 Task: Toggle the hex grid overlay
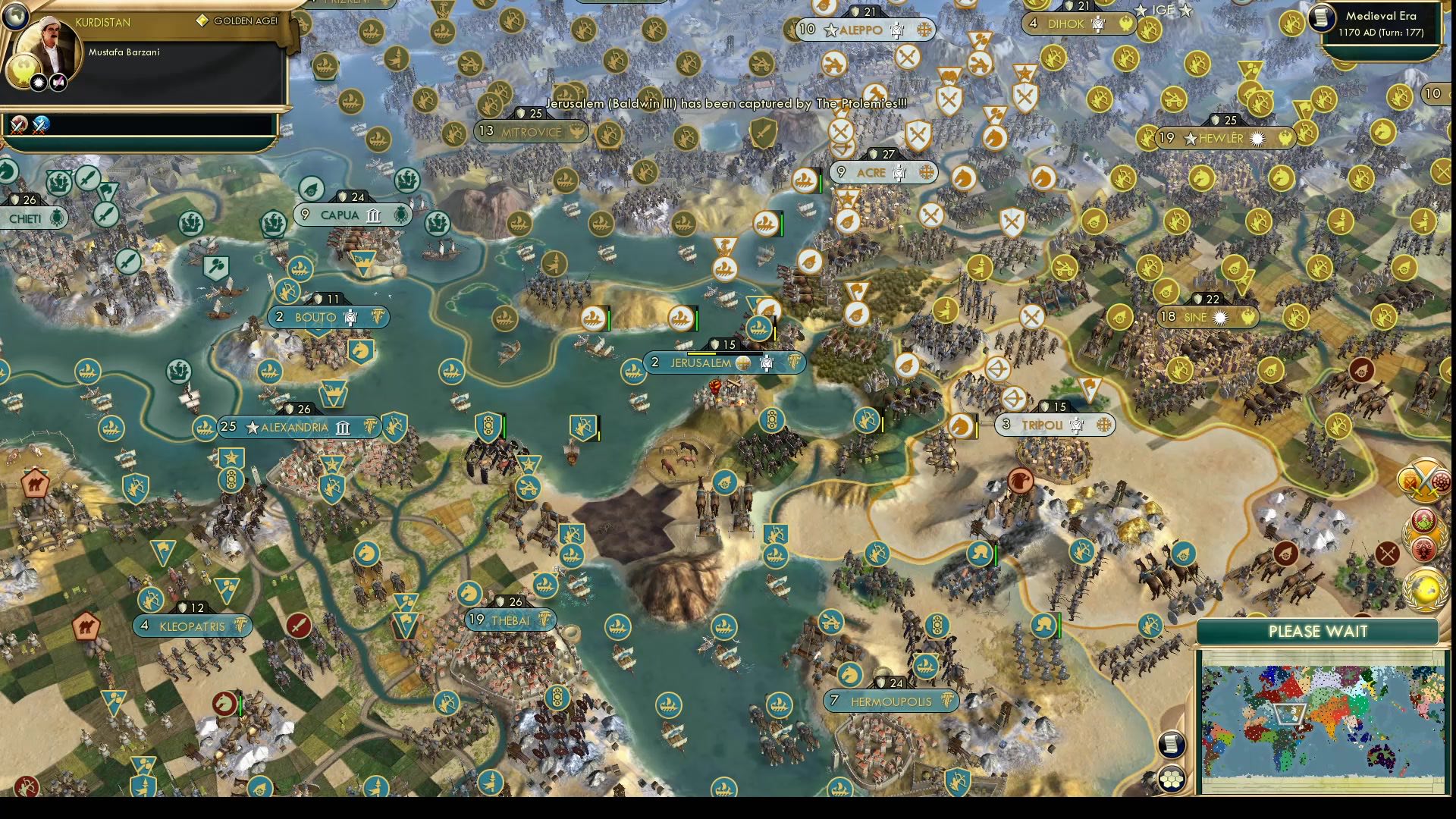point(1171,777)
